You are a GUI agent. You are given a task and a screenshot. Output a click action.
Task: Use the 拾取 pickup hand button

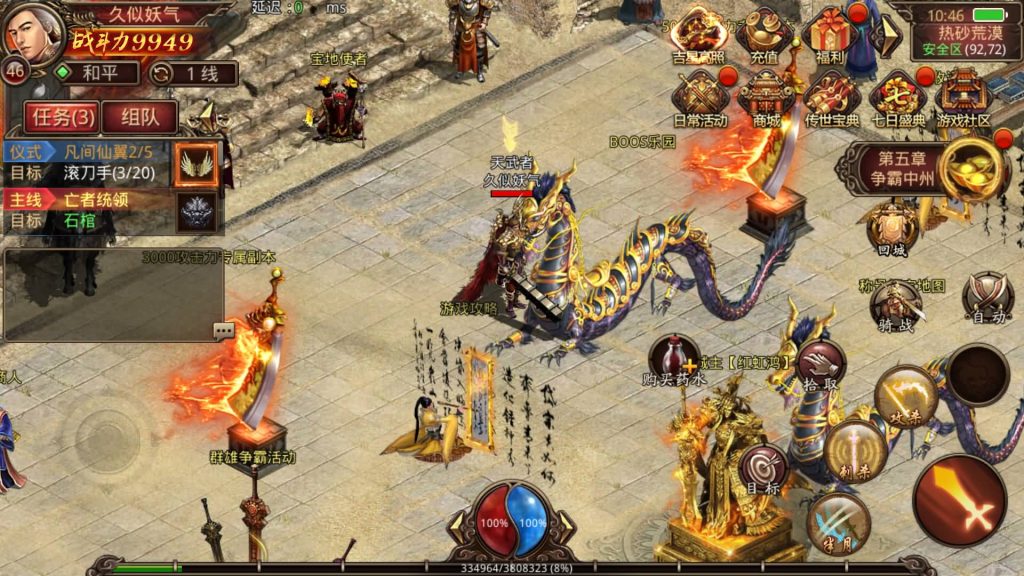point(822,362)
